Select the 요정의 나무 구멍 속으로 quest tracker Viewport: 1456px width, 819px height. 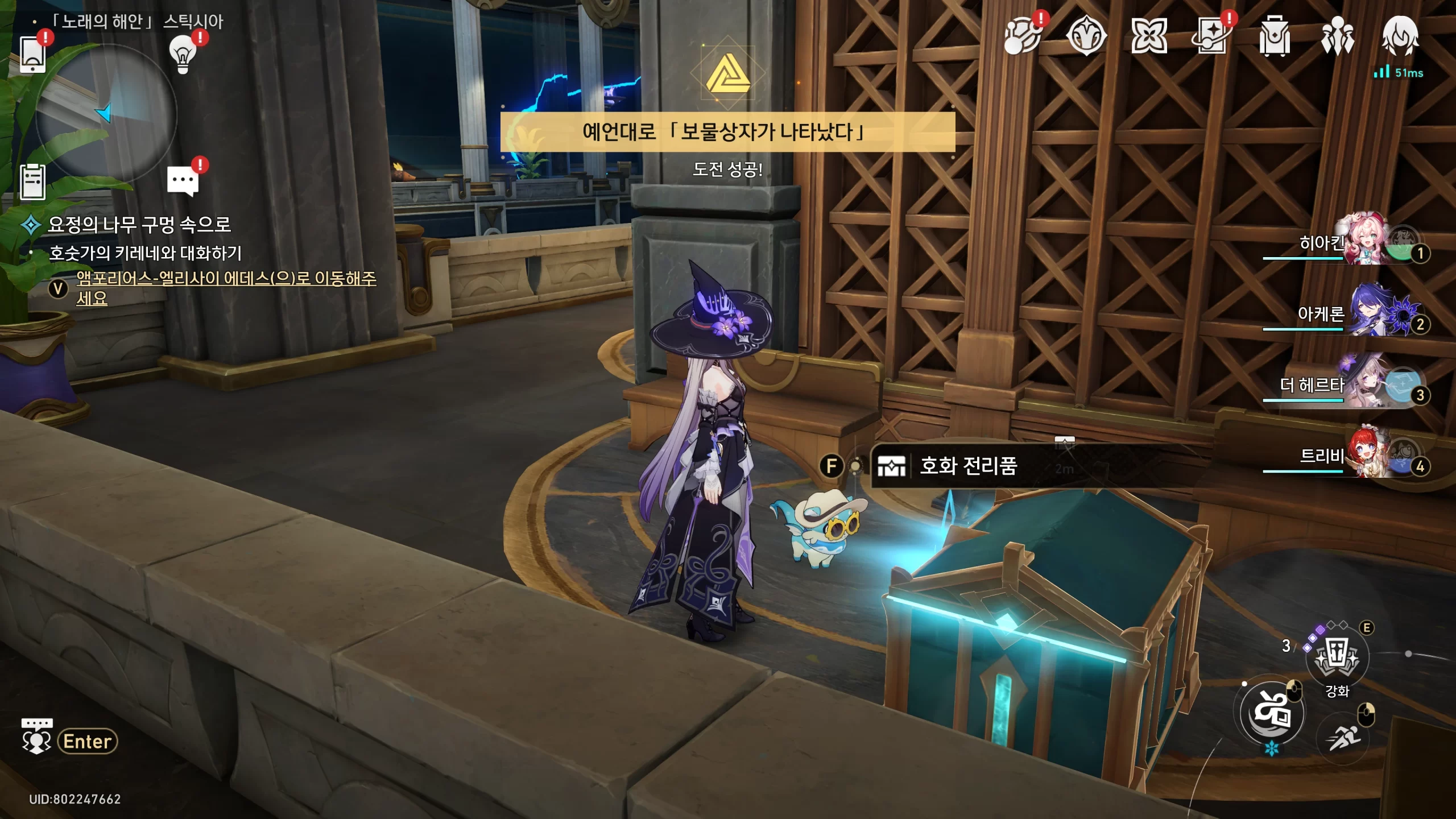coord(139,225)
